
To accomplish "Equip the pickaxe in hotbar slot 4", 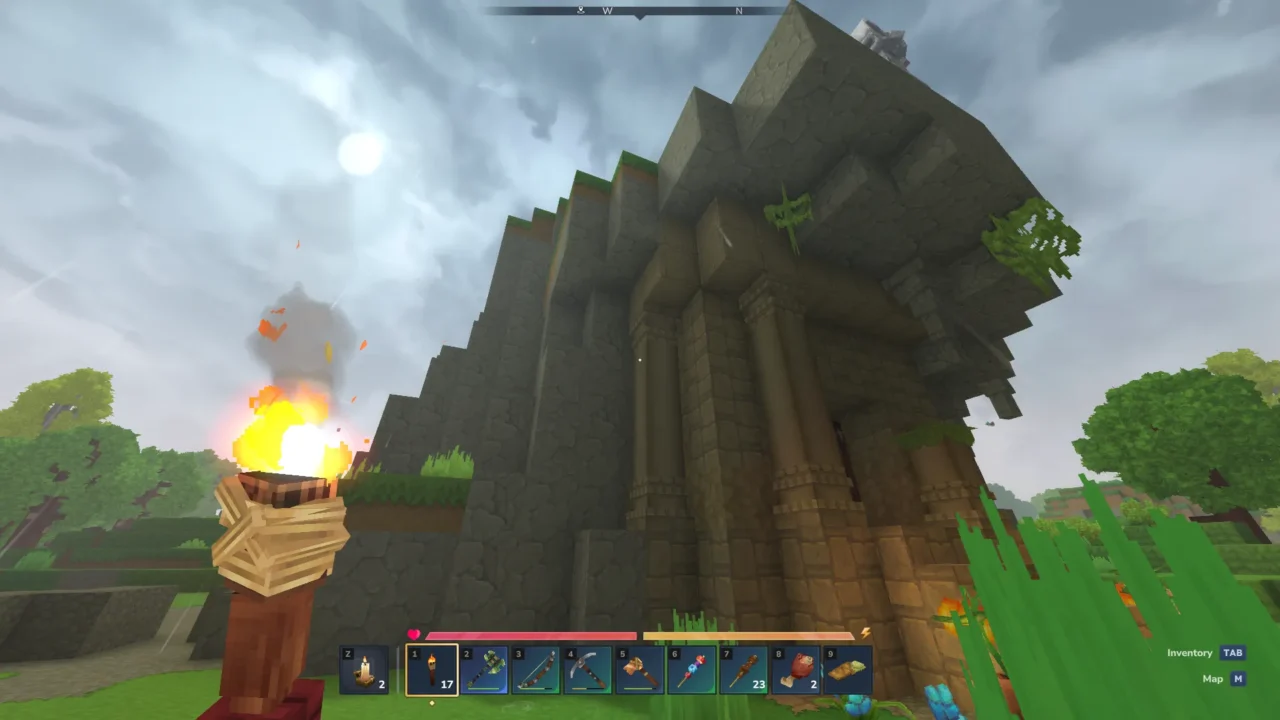I will tap(588, 669).
